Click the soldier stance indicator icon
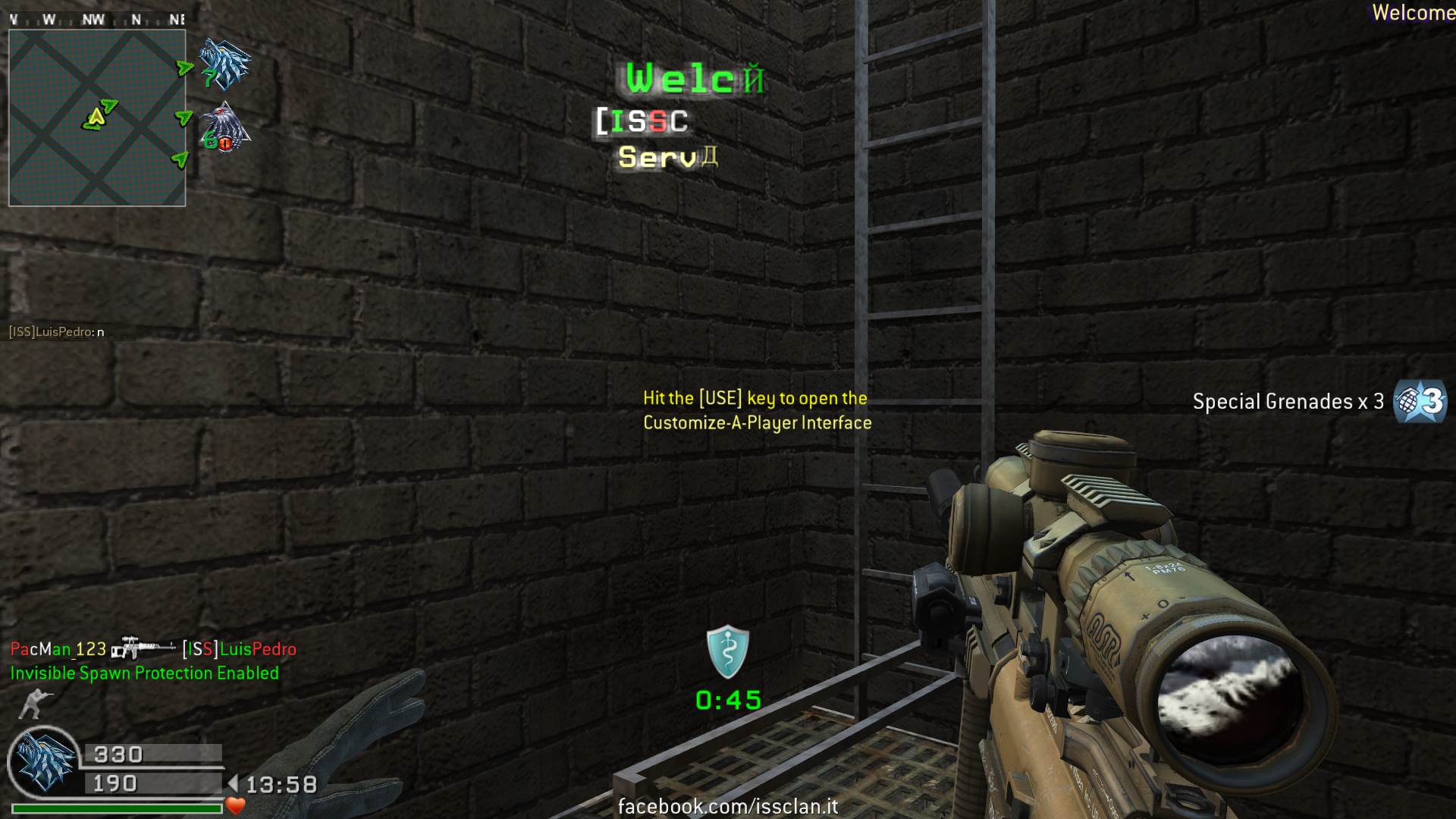This screenshot has height=819, width=1456. [32, 704]
